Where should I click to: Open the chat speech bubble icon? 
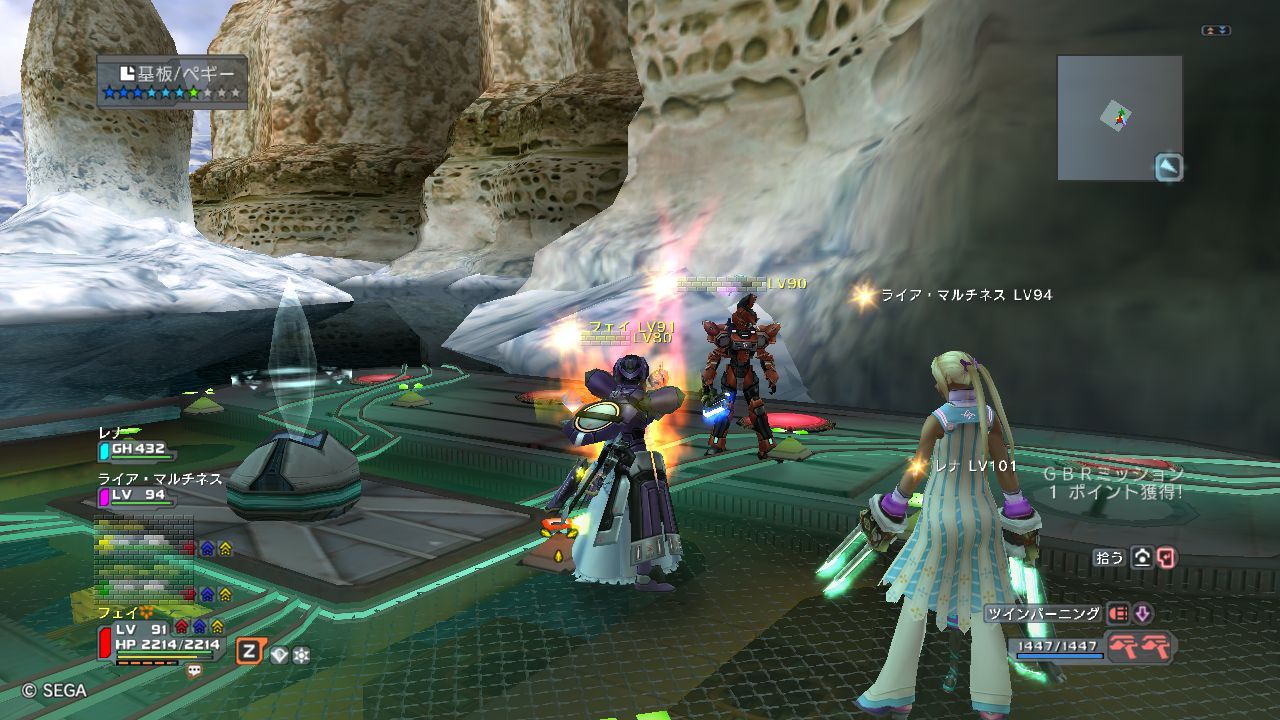point(194,671)
